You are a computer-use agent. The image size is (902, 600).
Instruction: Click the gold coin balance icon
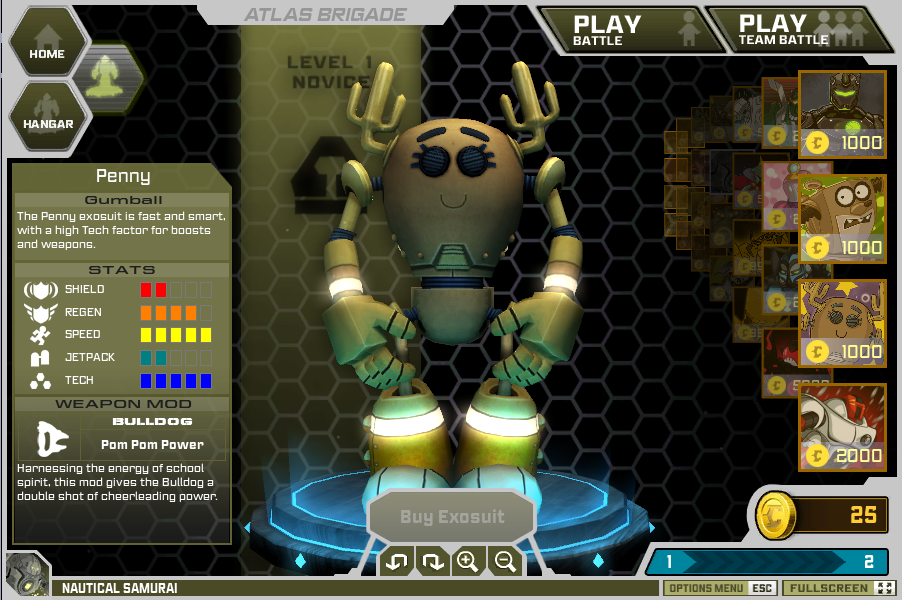777,514
